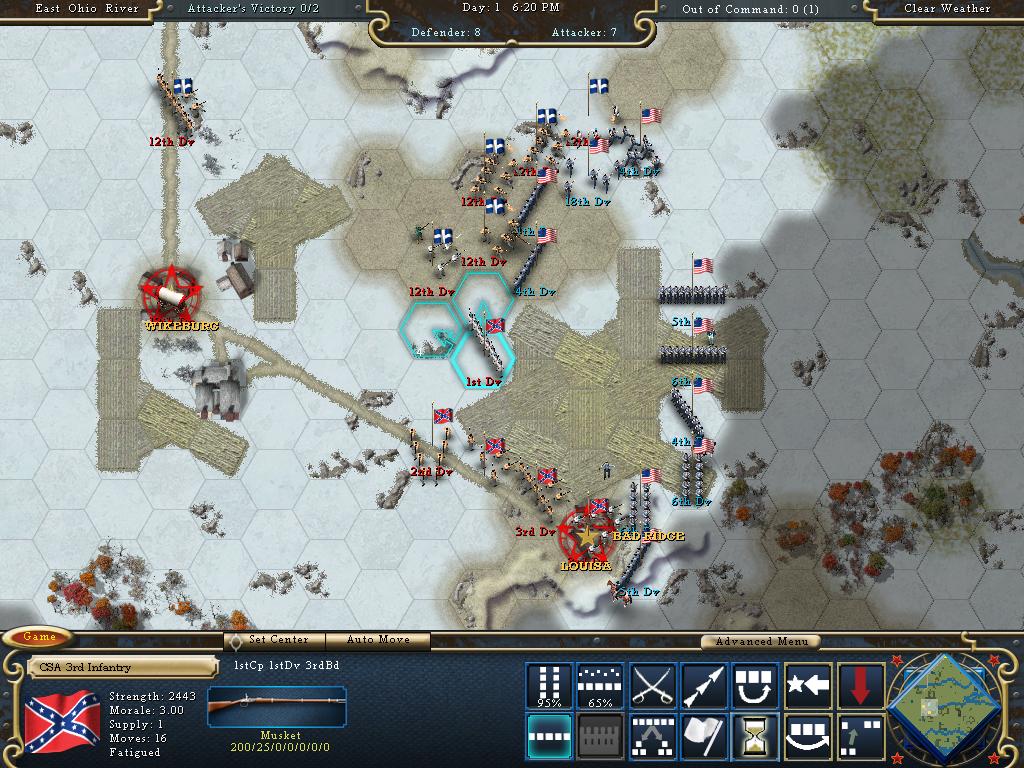Click the white flag icon

pos(704,736)
